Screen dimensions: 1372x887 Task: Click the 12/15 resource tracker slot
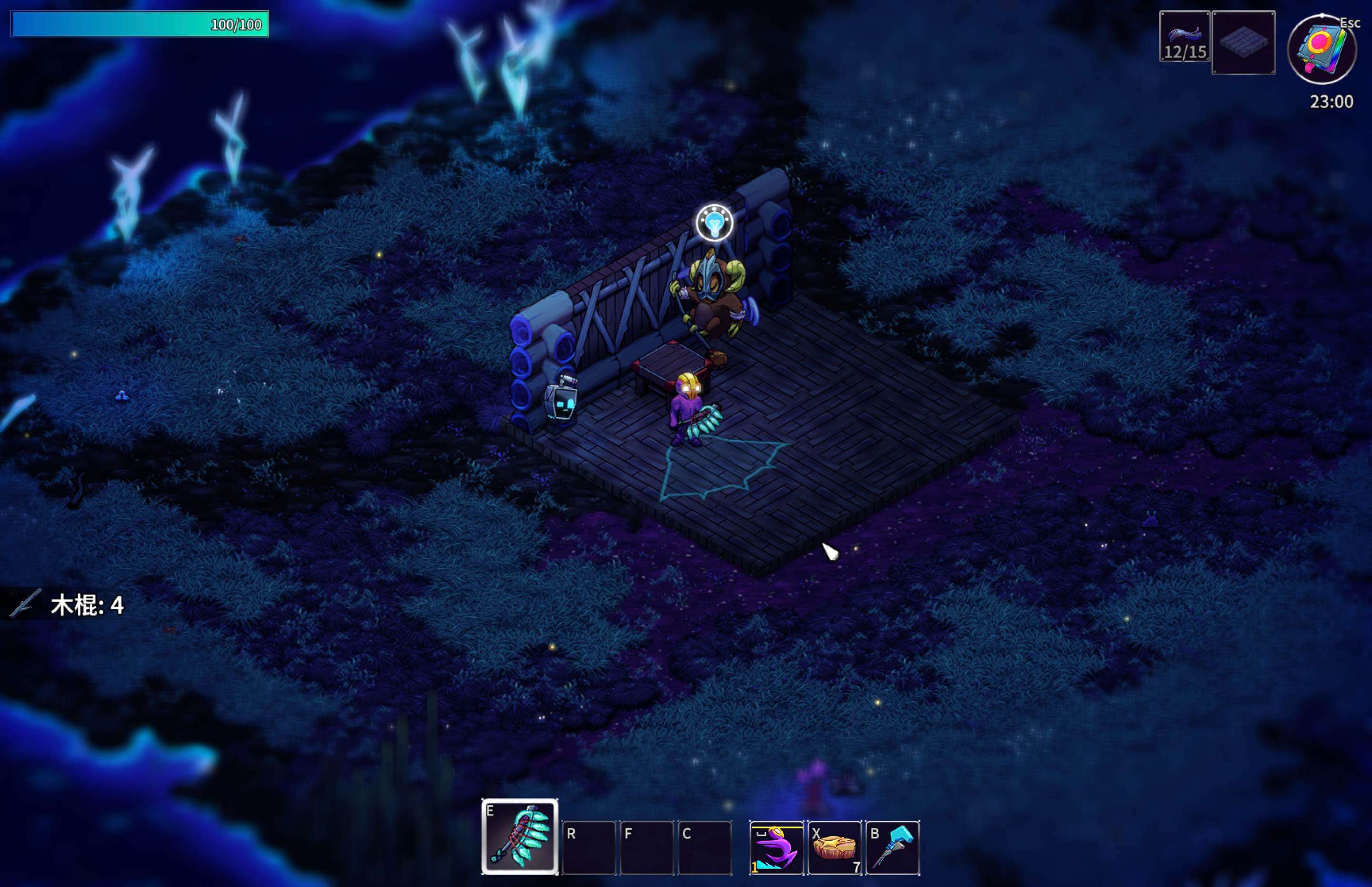point(1184,36)
